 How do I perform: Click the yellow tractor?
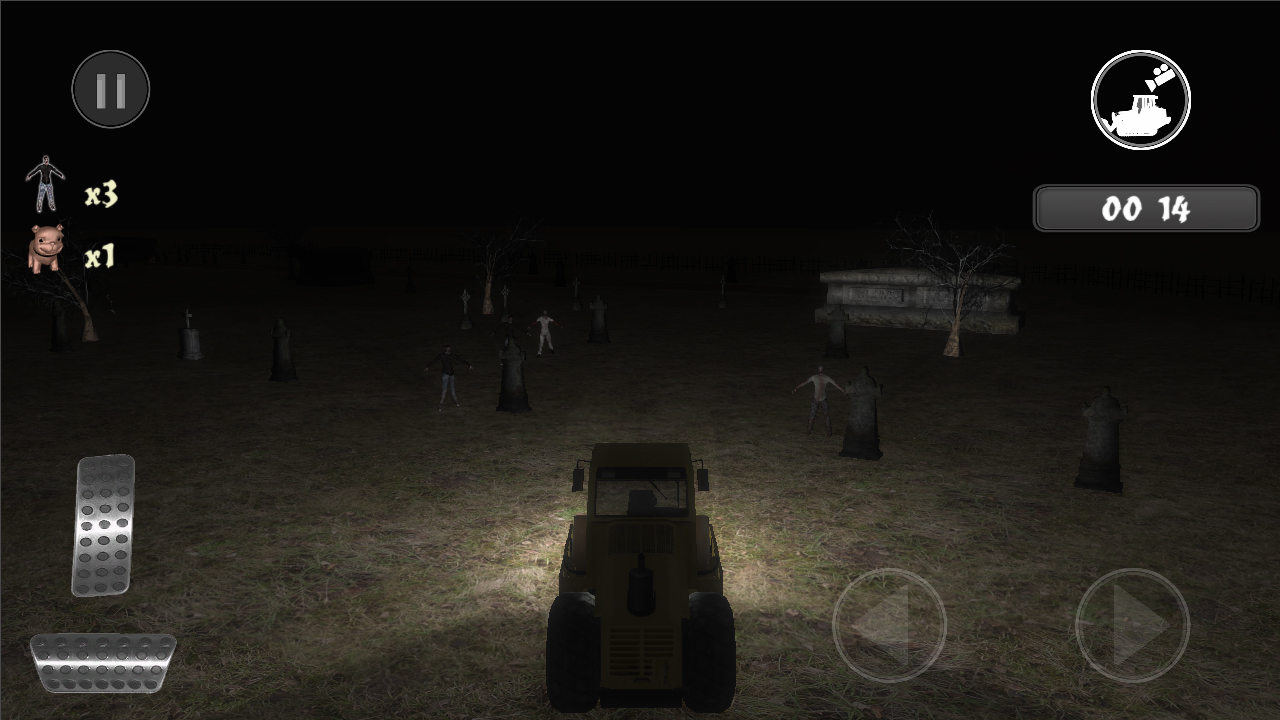(638, 570)
